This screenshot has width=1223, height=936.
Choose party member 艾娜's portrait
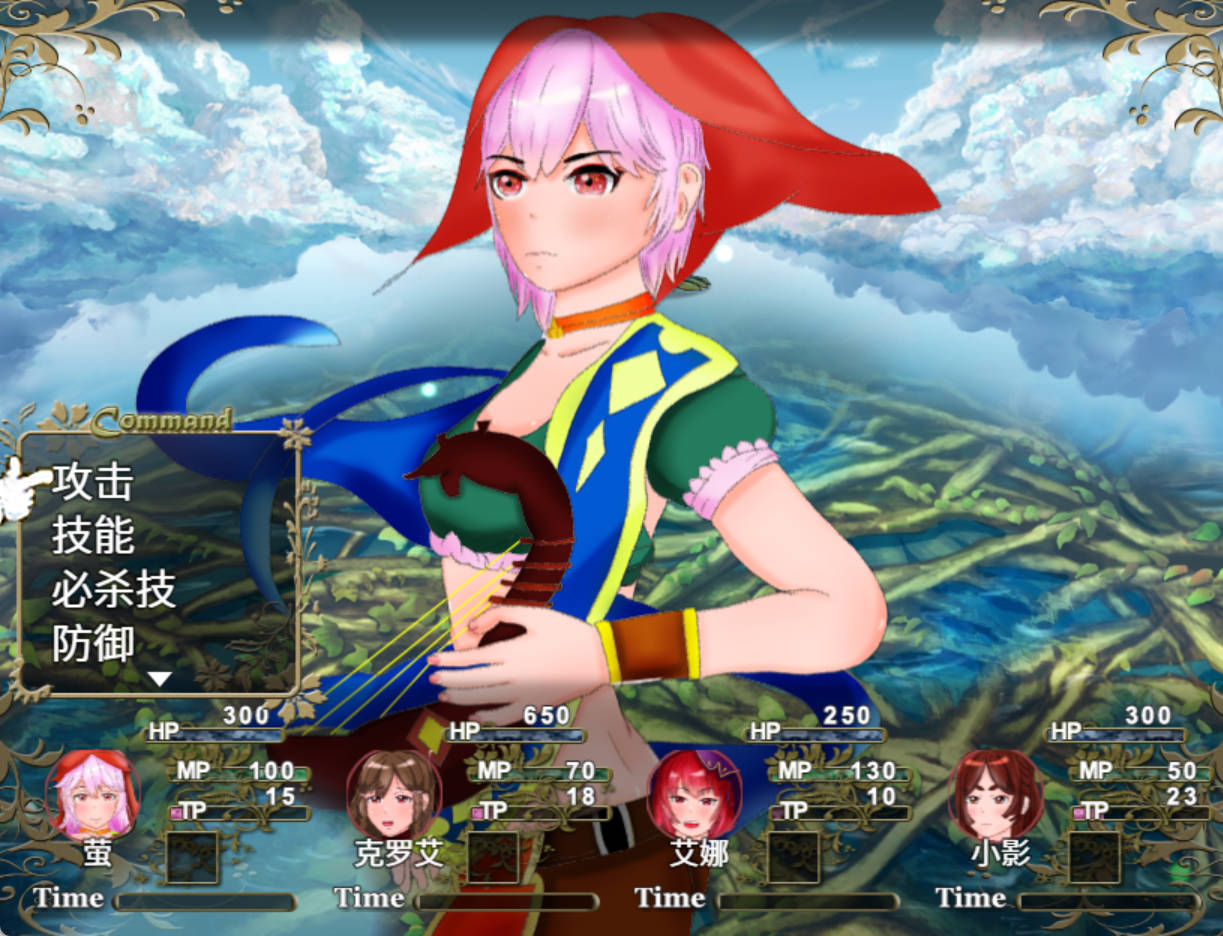(x=694, y=795)
